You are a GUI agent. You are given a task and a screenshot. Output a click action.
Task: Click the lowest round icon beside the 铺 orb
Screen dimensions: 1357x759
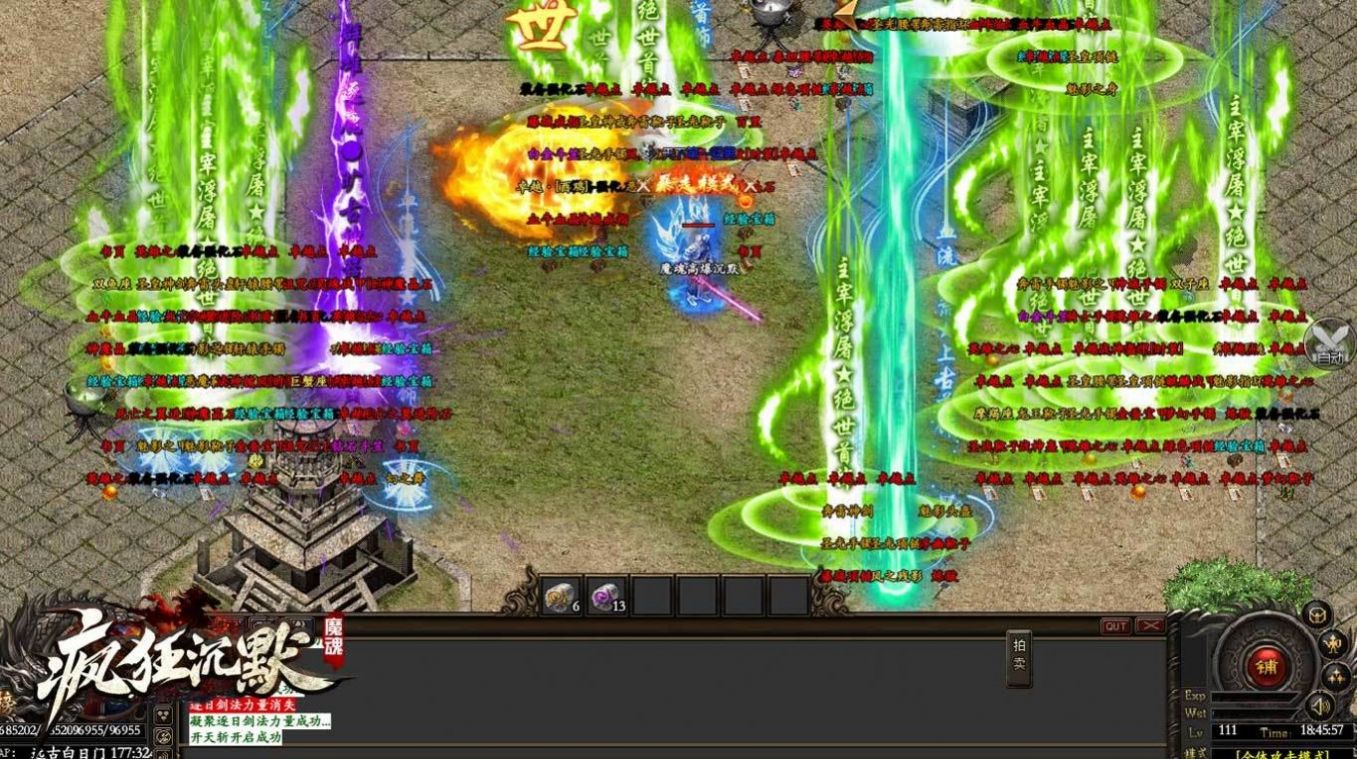pos(1334,675)
